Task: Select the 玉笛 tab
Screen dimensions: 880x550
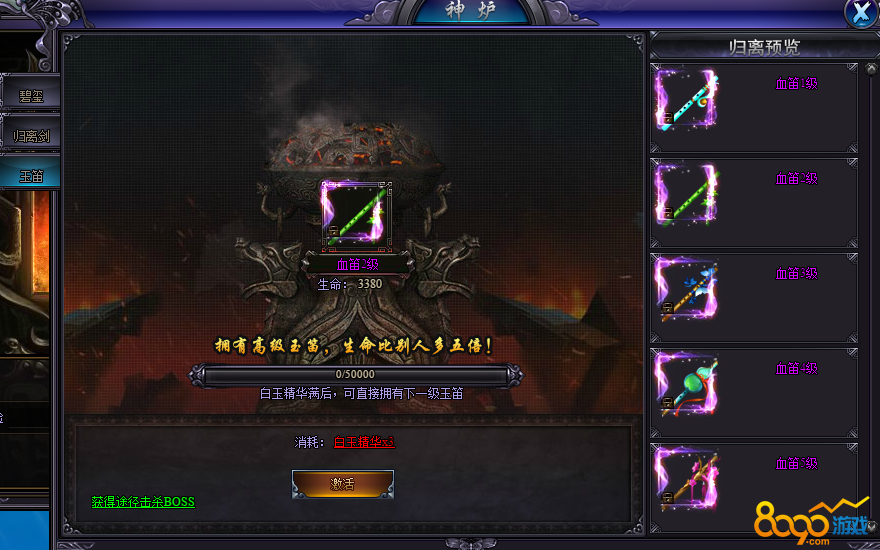Action: point(32,176)
